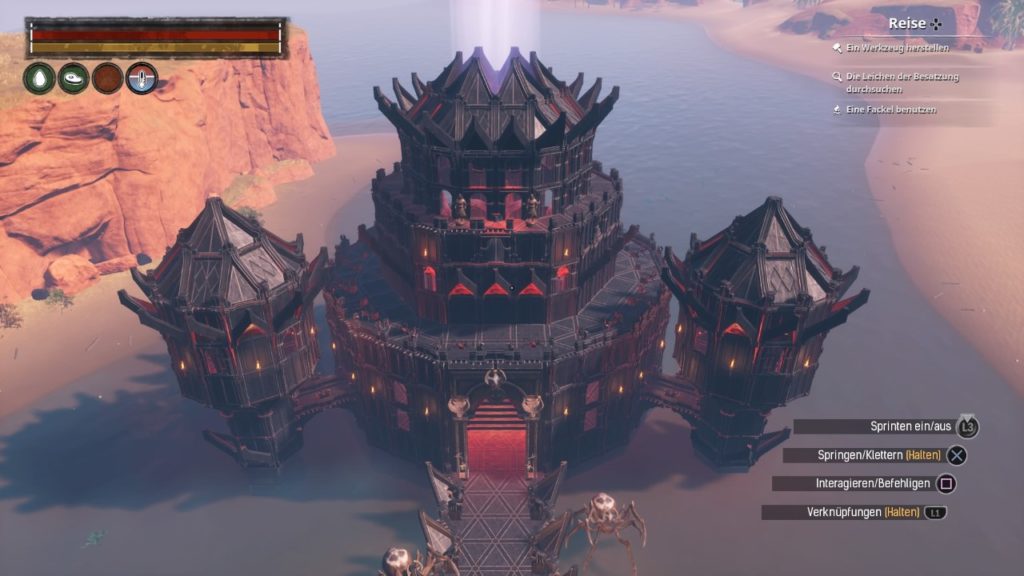Select the plain brown circular status icon

click(108, 78)
